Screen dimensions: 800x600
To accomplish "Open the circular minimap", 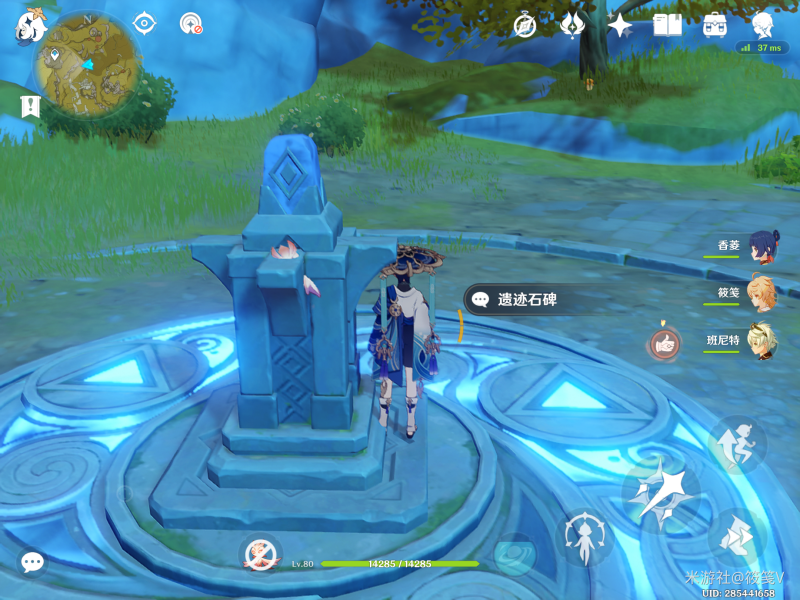I will click(x=86, y=63).
